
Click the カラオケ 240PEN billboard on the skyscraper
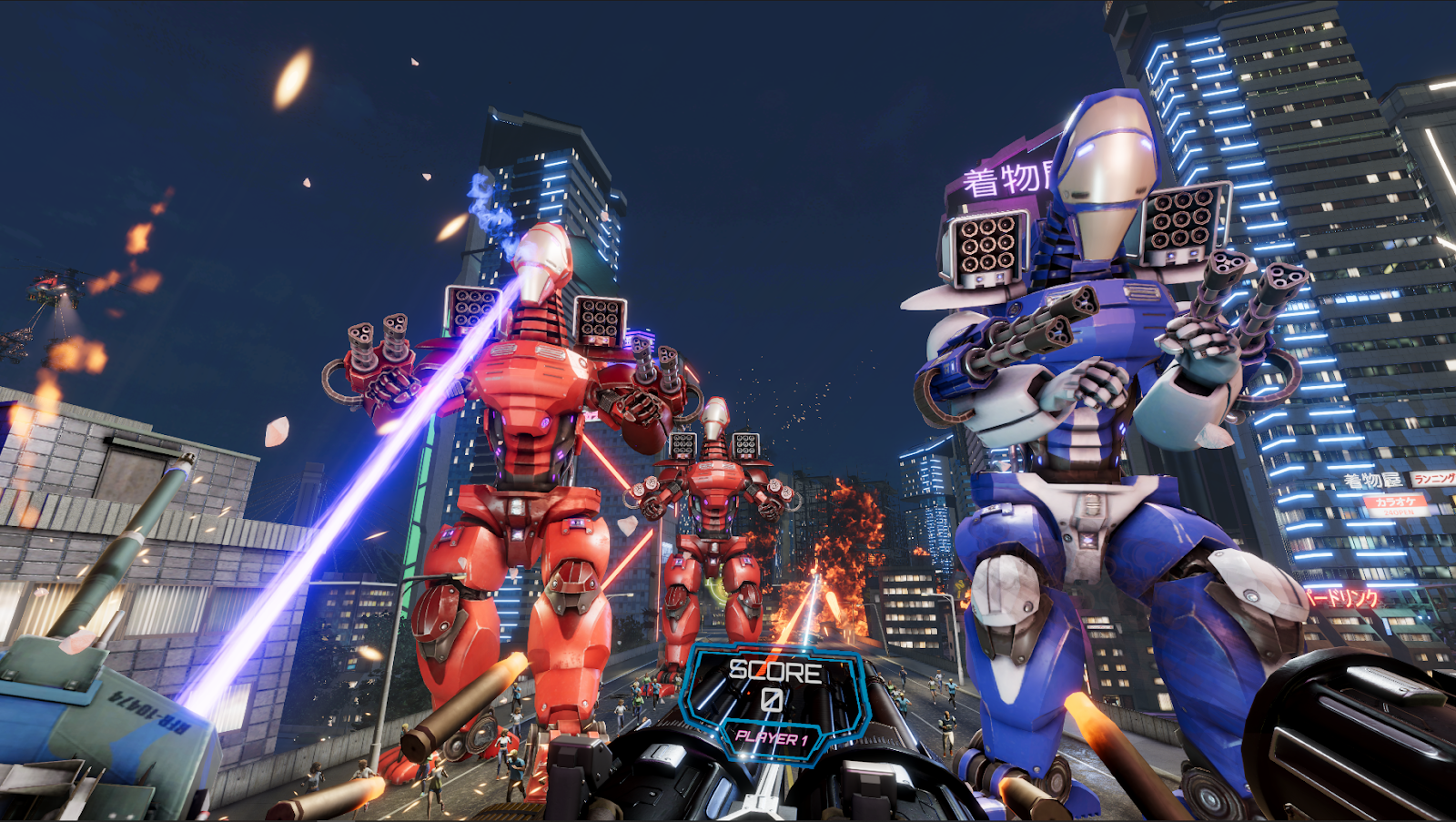pos(1397,507)
